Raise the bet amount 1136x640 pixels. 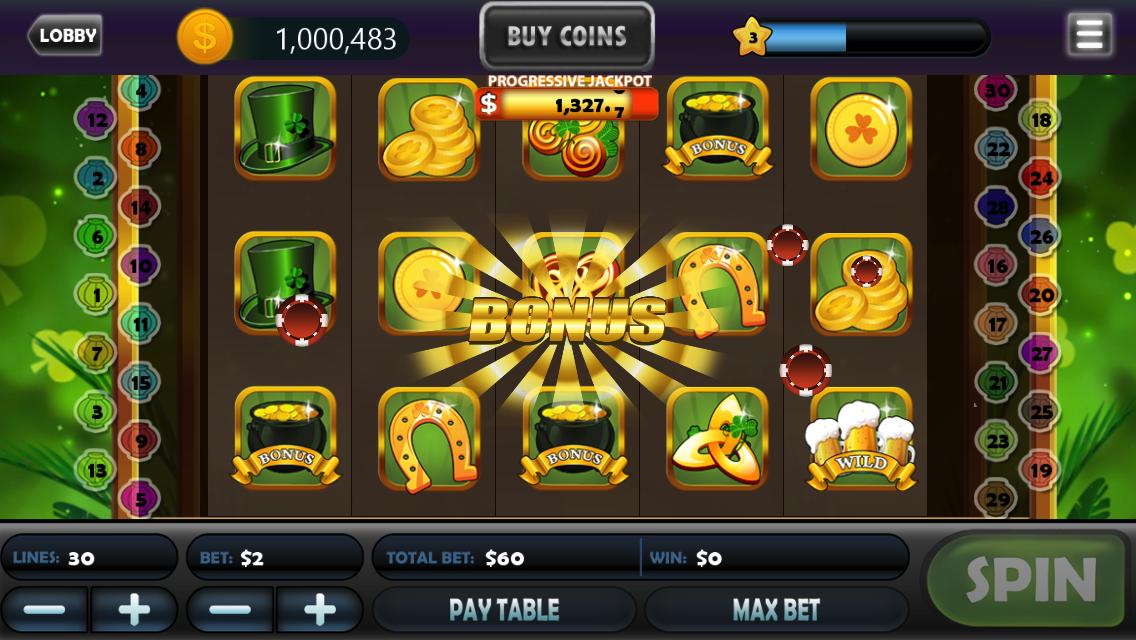pyautogui.click(x=320, y=609)
